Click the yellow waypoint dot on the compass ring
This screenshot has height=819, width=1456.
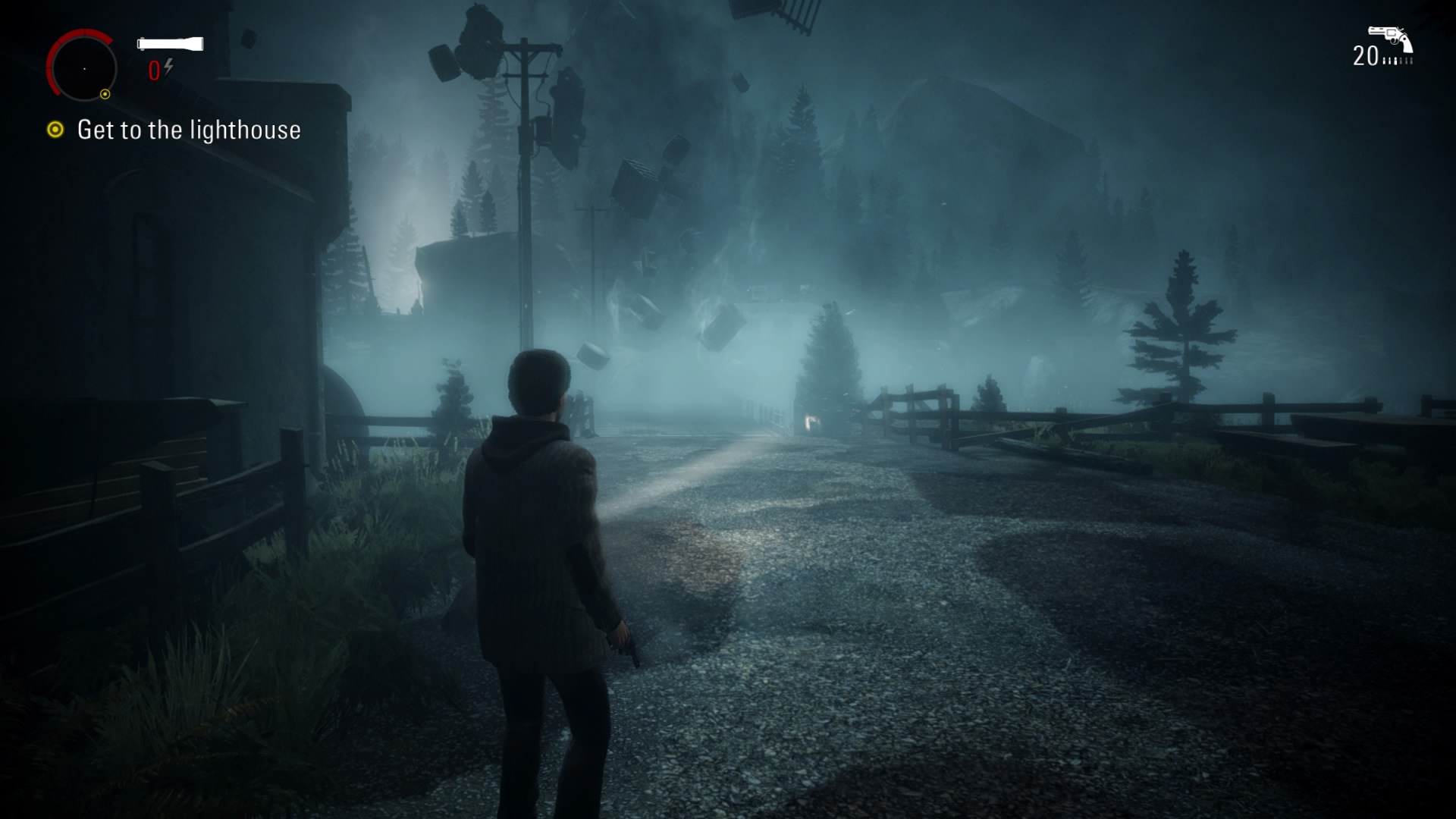point(105,94)
